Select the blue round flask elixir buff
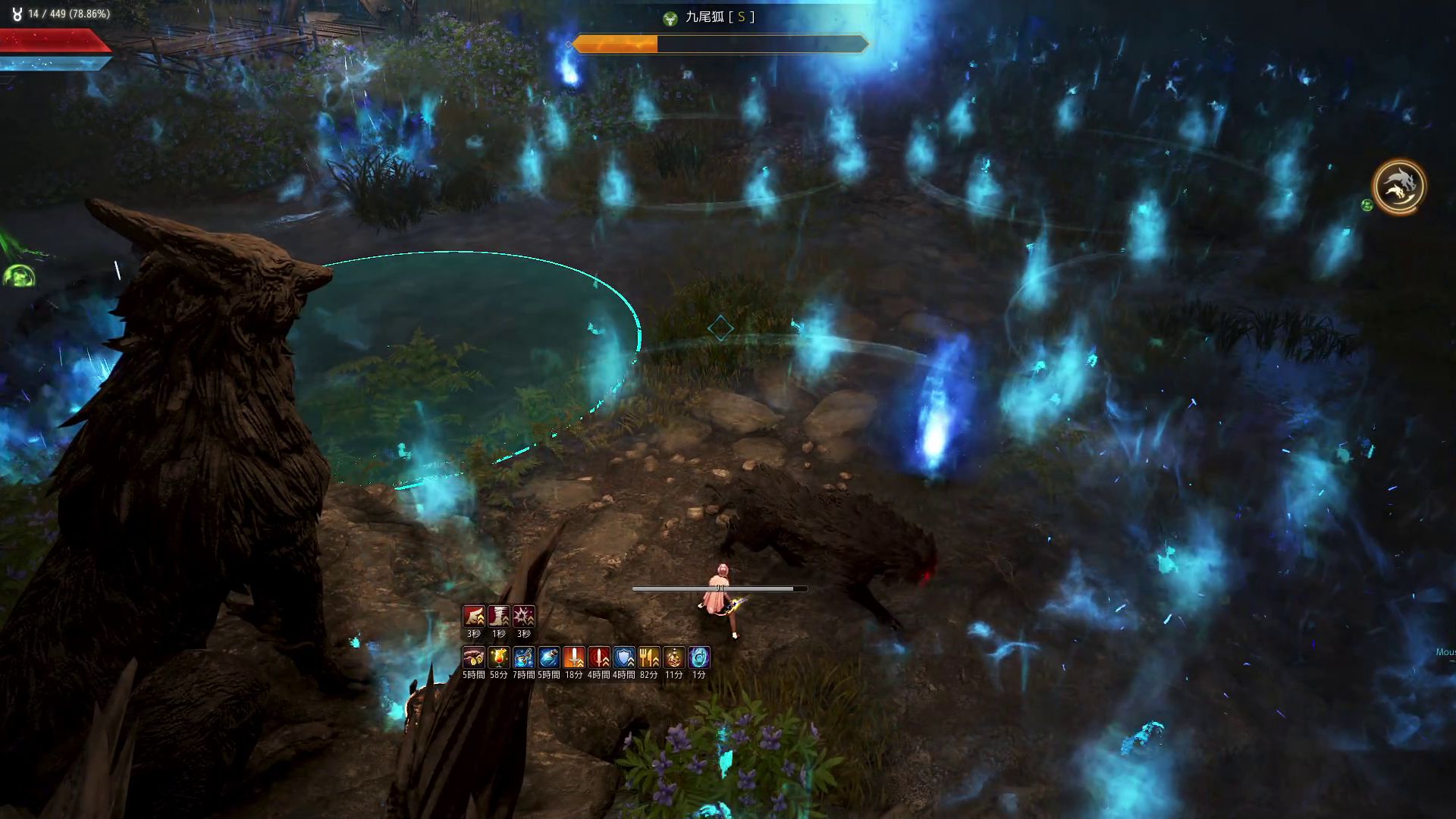This screenshot has height=819, width=1456. [524, 657]
